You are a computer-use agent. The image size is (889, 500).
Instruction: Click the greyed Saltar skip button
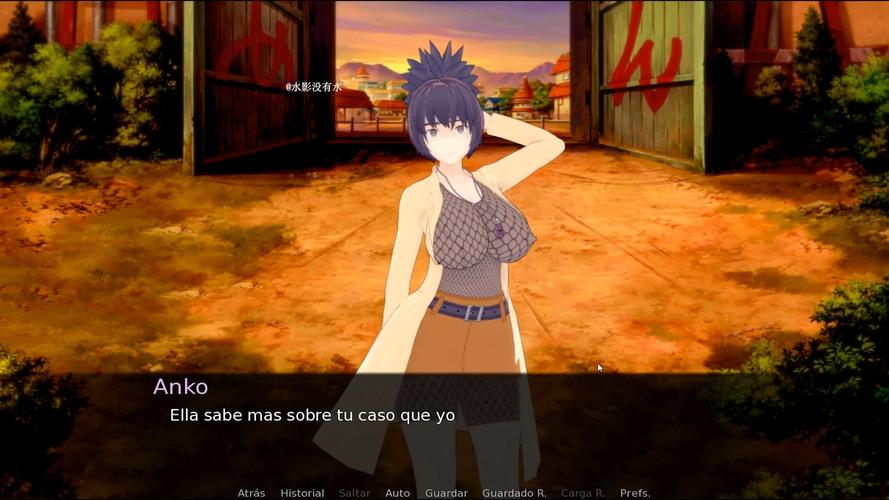pos(354,493)
